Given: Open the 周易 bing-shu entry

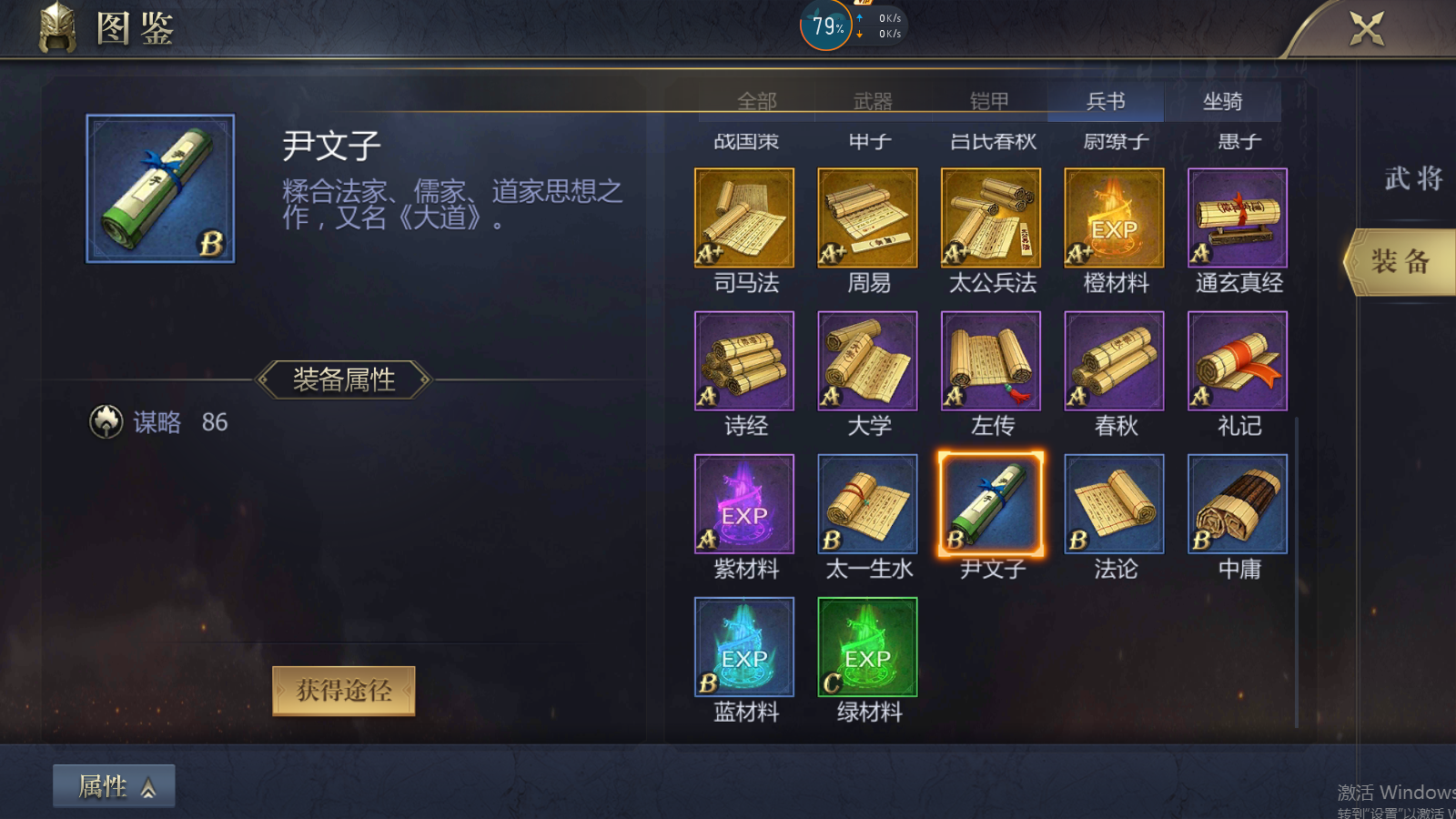Looking at the screenshot, I should pyautogui.click(x=866, y=217).
